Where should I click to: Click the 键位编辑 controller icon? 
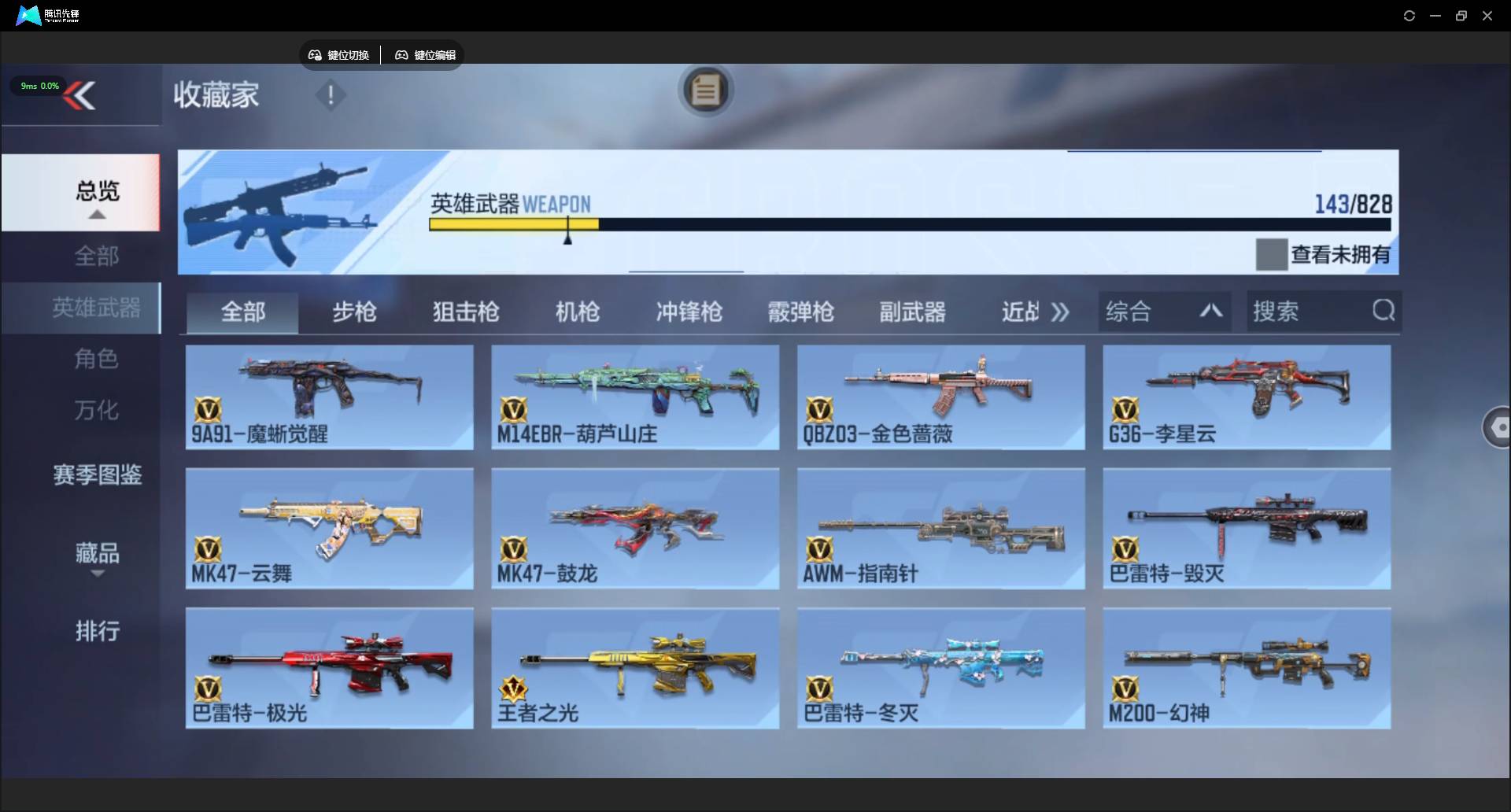tap(401, 55)
